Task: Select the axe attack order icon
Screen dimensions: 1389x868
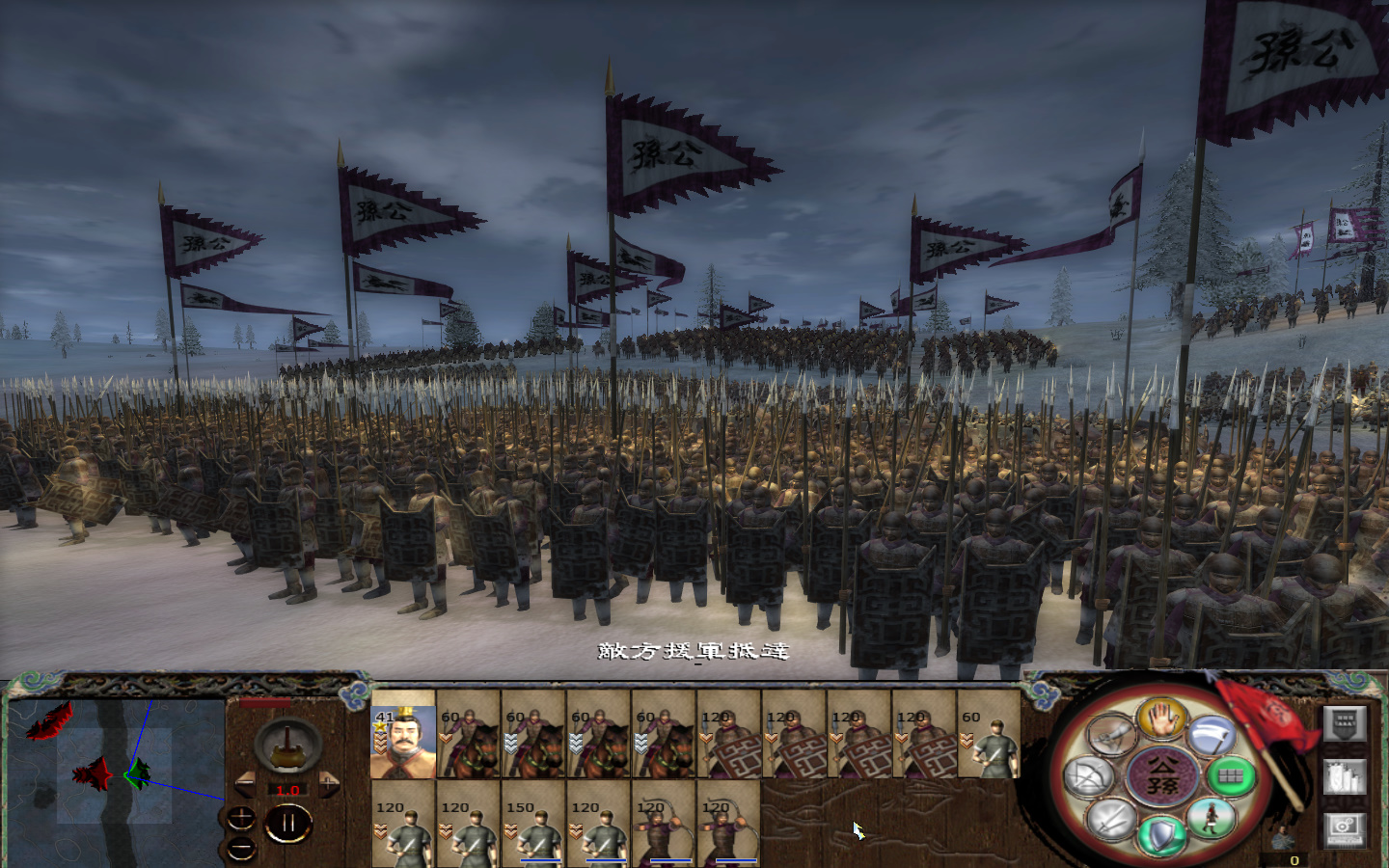Action: [x=1211, y=735]
